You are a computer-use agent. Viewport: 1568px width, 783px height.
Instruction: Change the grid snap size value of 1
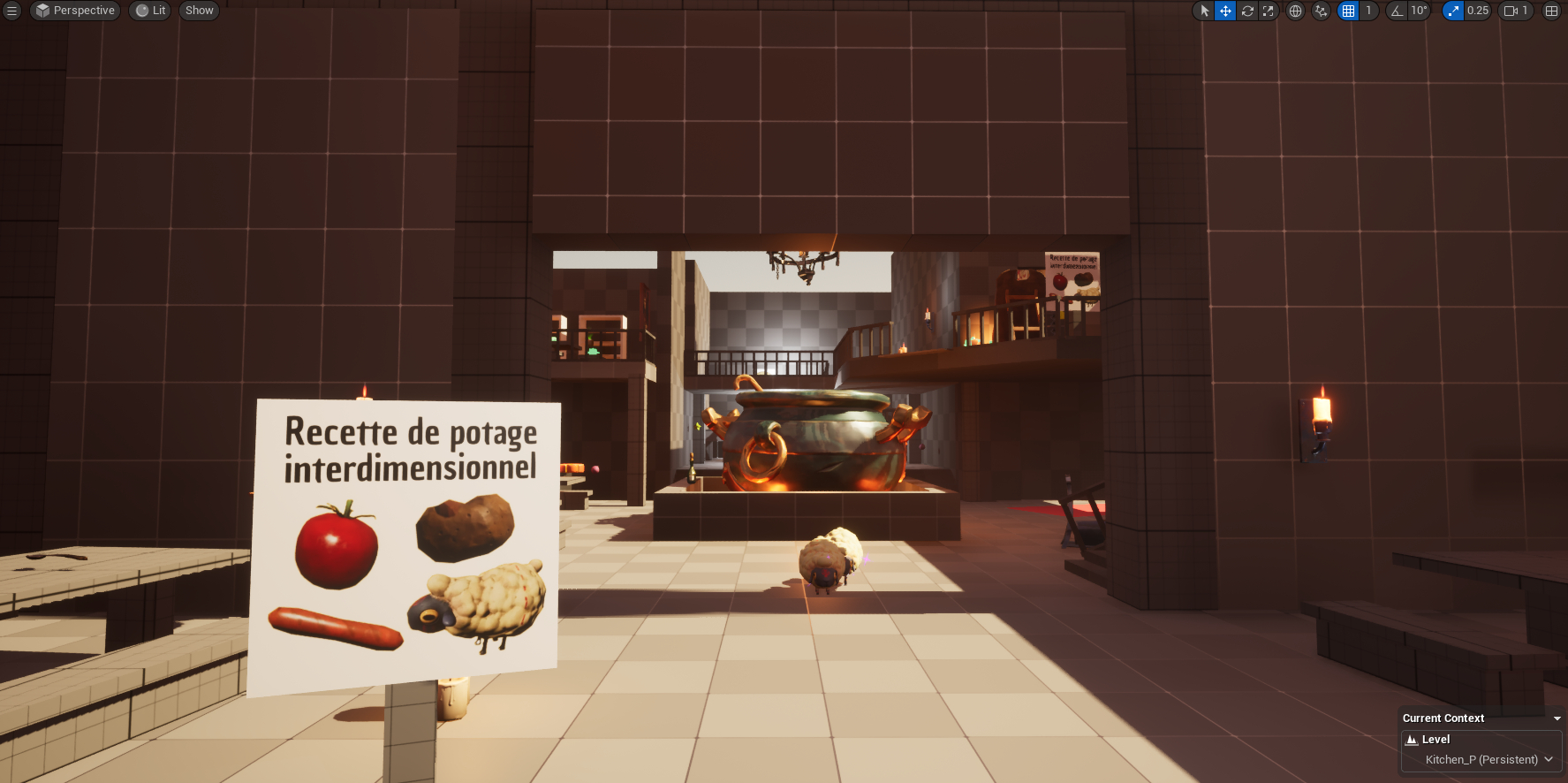tap(1368, 11)
